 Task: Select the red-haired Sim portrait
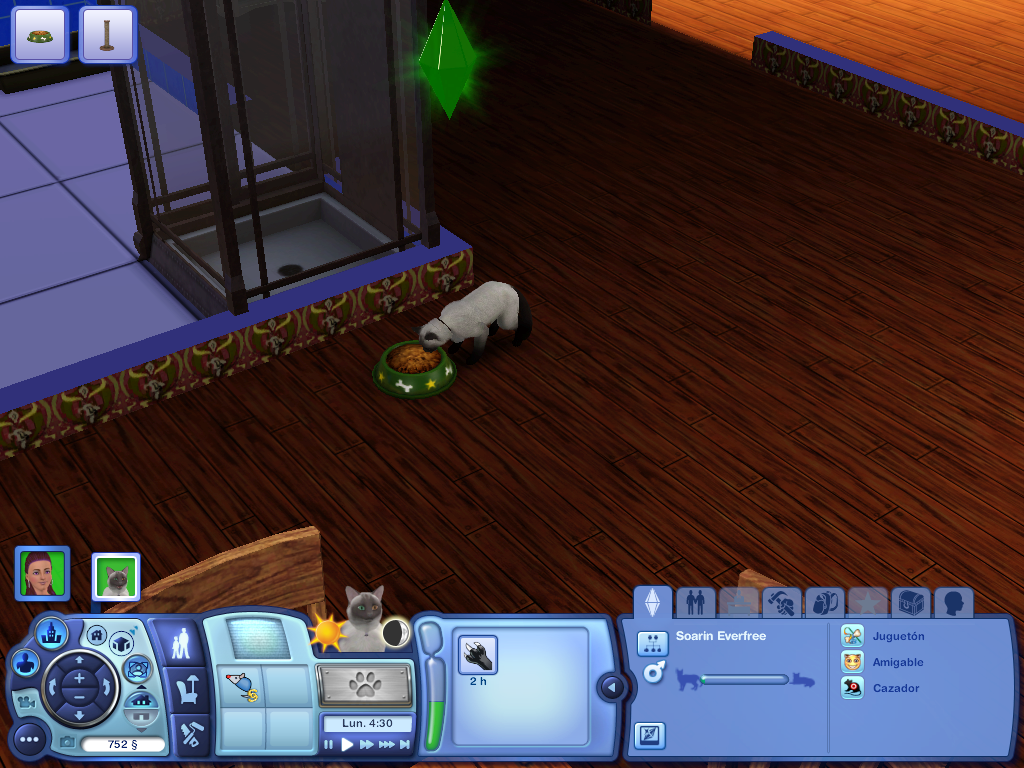[42, 573]
